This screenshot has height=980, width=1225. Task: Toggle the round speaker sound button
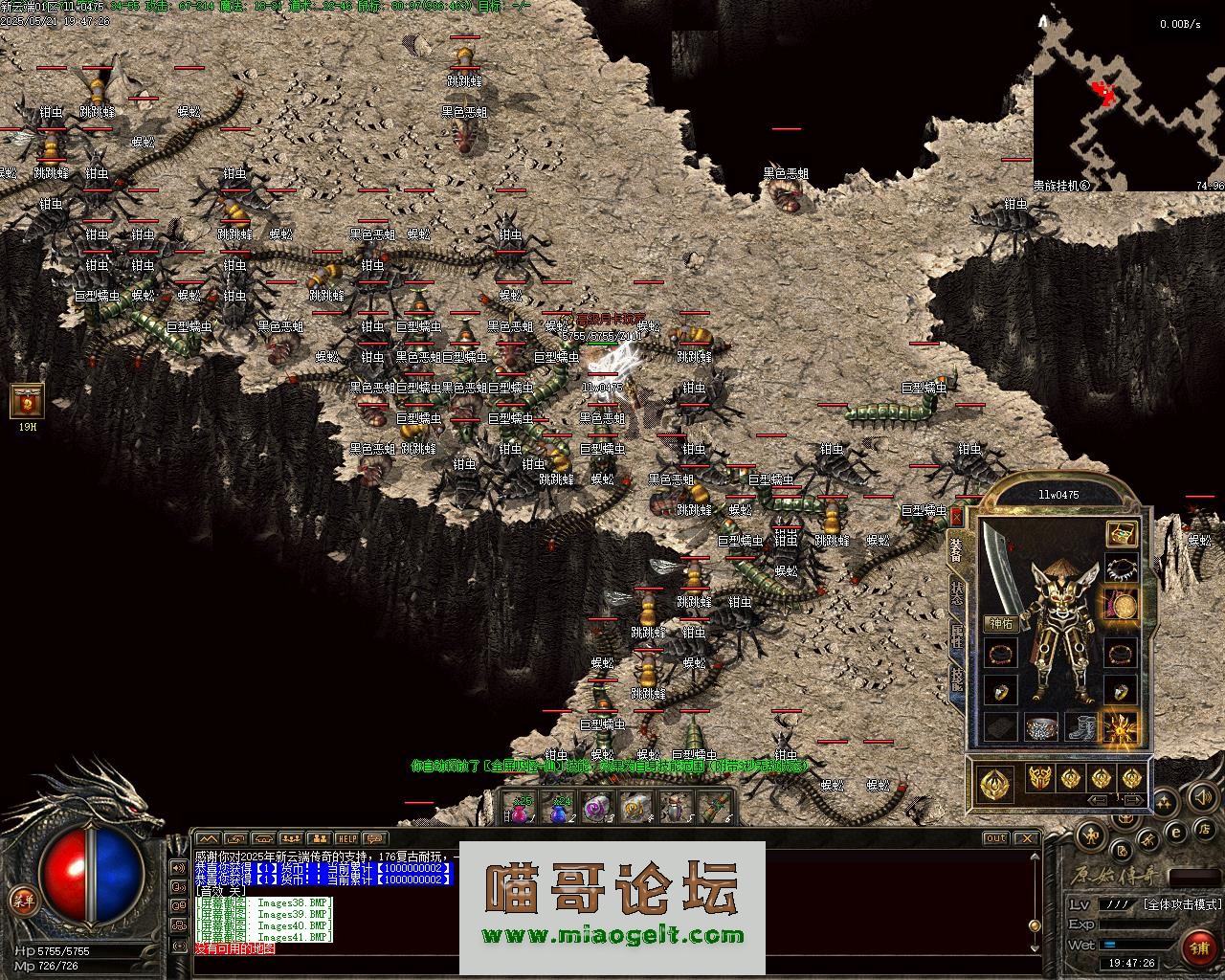pyautogui.click(x=1202, y=796)
